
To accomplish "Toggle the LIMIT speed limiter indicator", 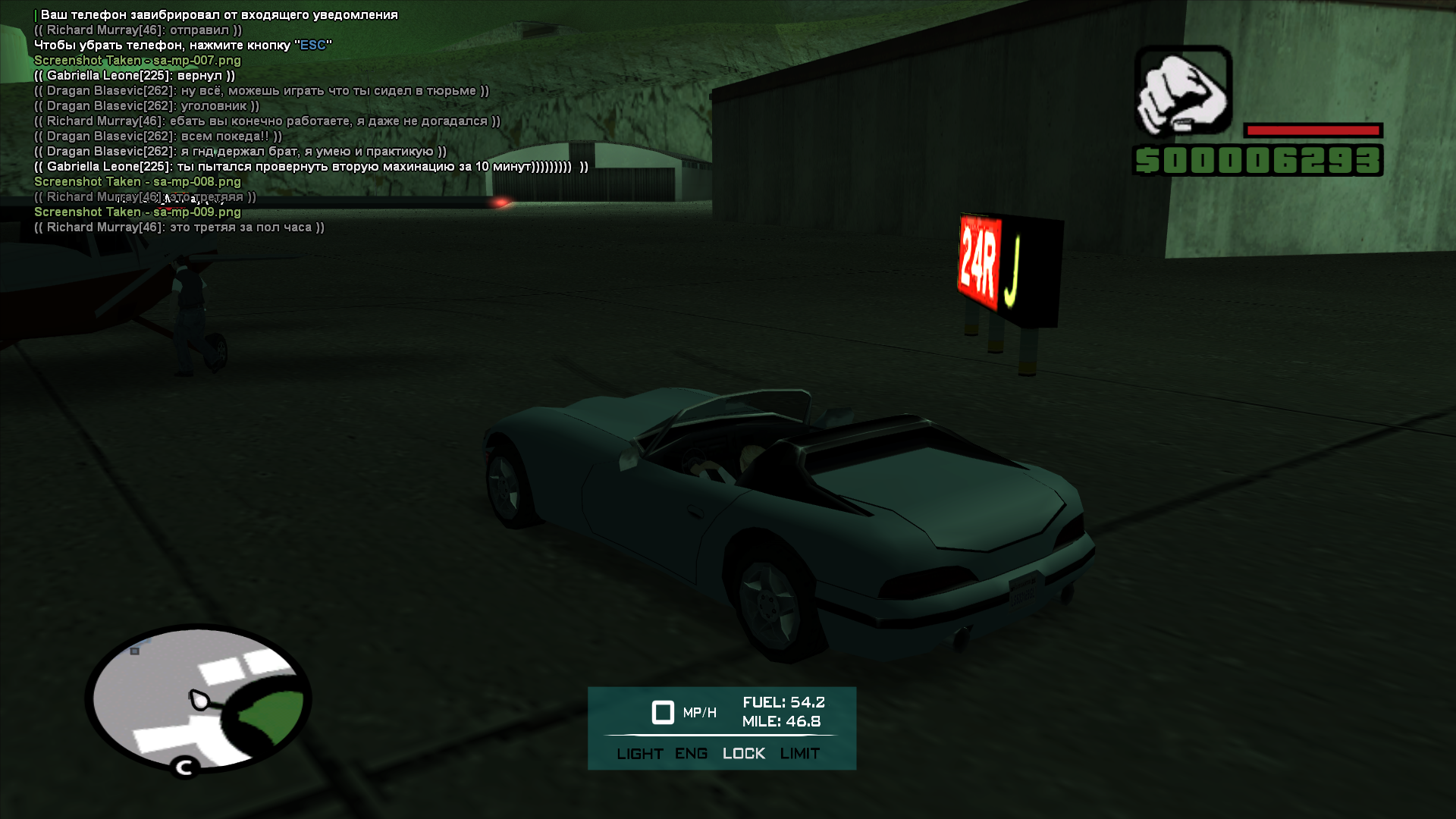I will (x=800, y=754).
